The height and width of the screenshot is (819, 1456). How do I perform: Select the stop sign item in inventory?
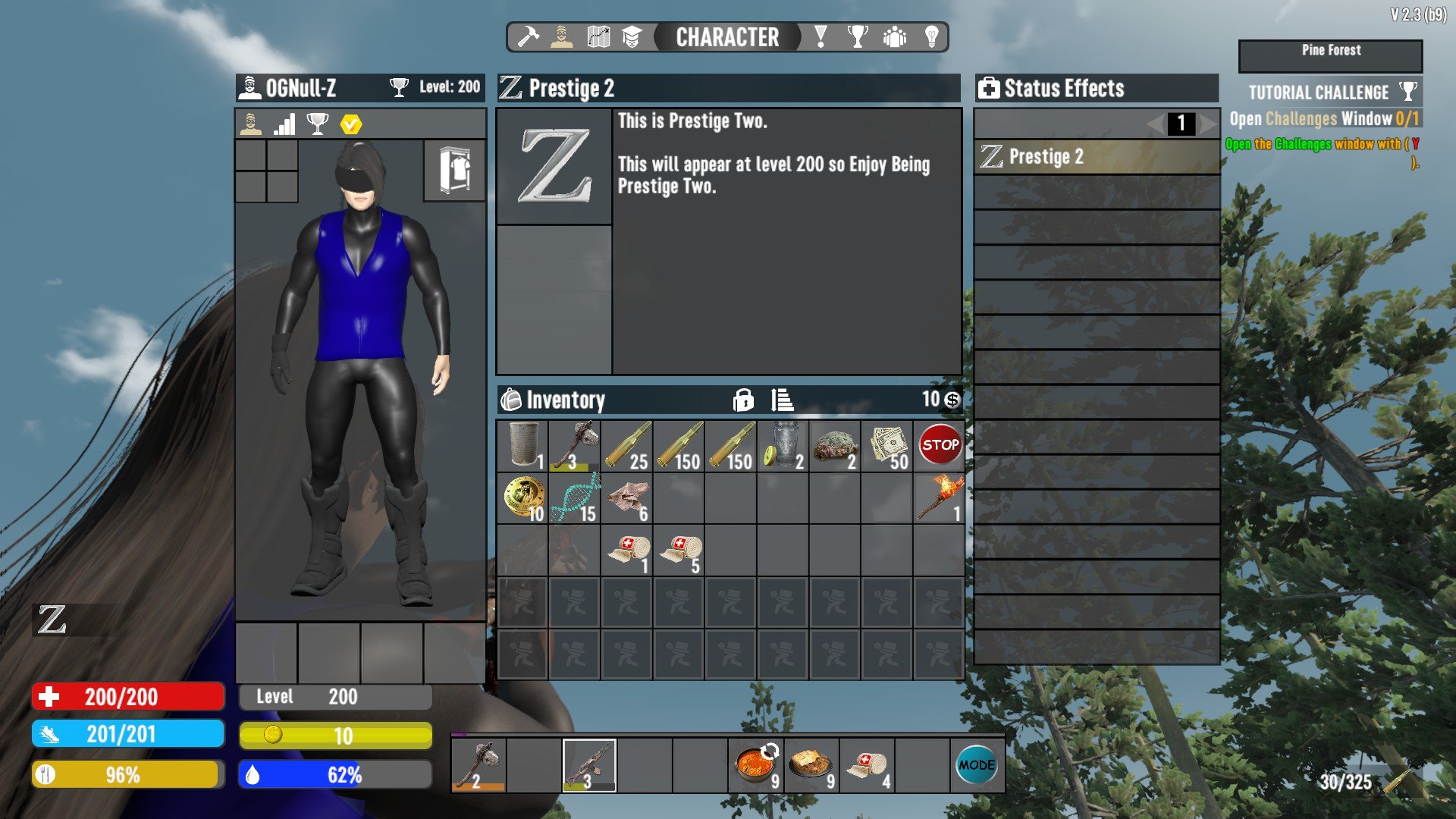(x=940, y=446)
